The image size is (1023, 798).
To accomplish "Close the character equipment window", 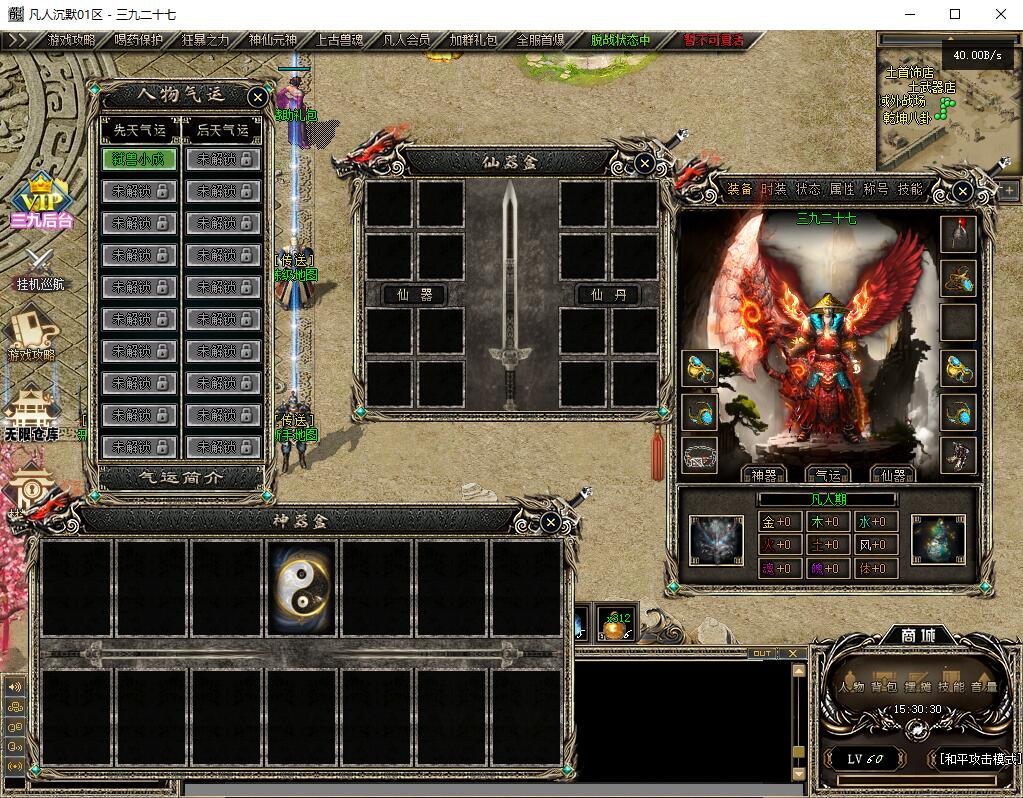I will coord(962,190).
